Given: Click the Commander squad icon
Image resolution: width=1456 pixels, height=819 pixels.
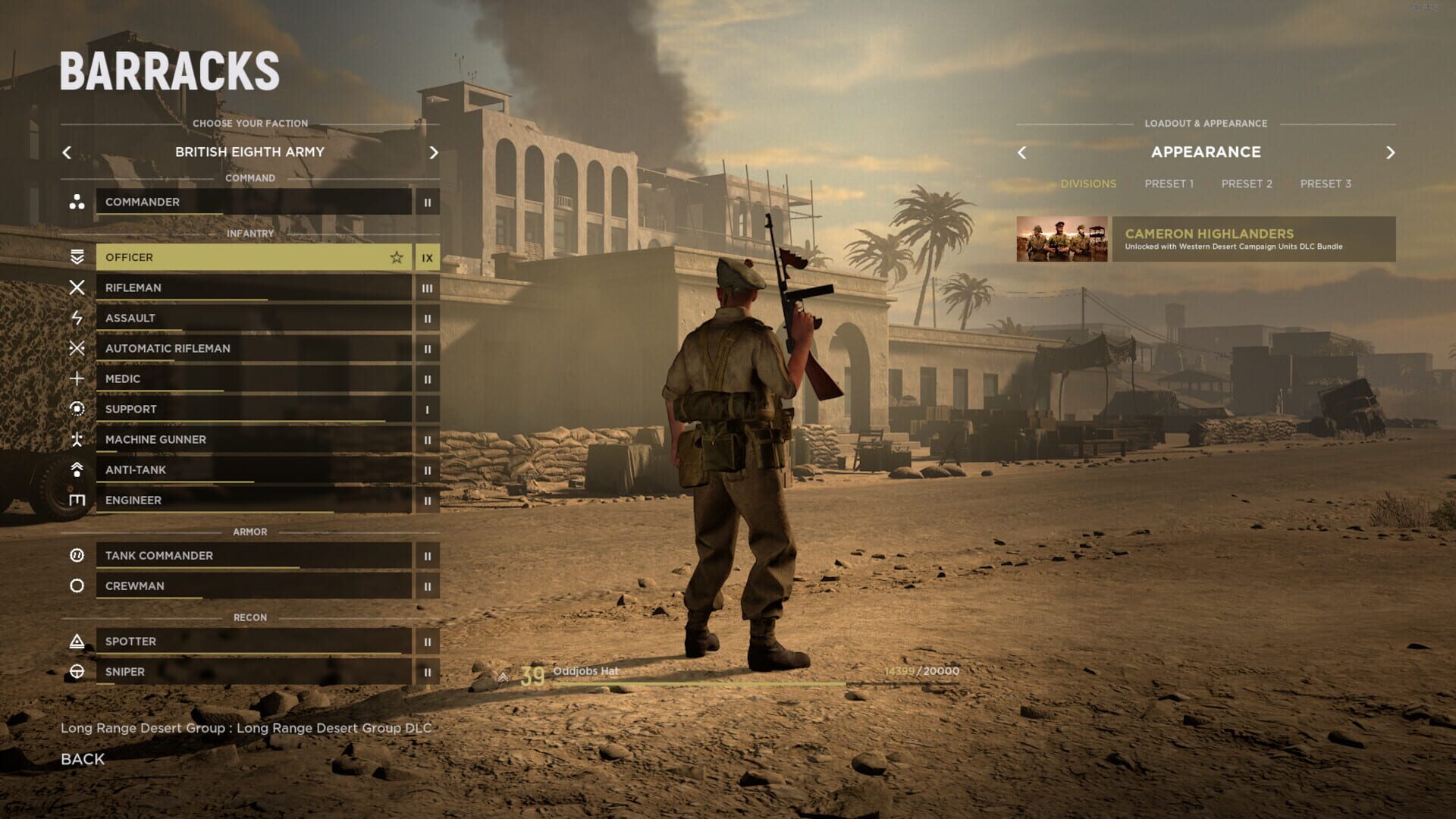Looking at the screenshot, I should [77, 202].
